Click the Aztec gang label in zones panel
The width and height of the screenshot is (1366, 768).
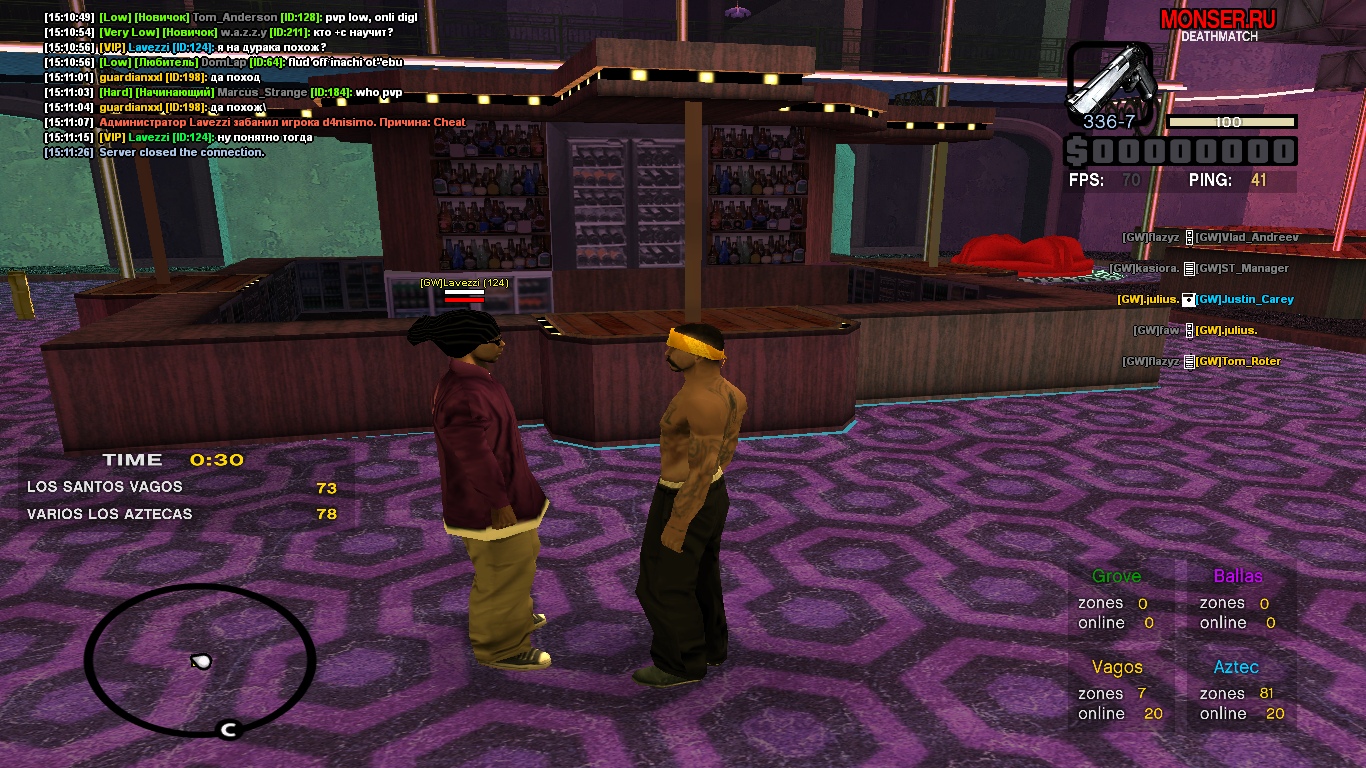[x=1236, y=667]
